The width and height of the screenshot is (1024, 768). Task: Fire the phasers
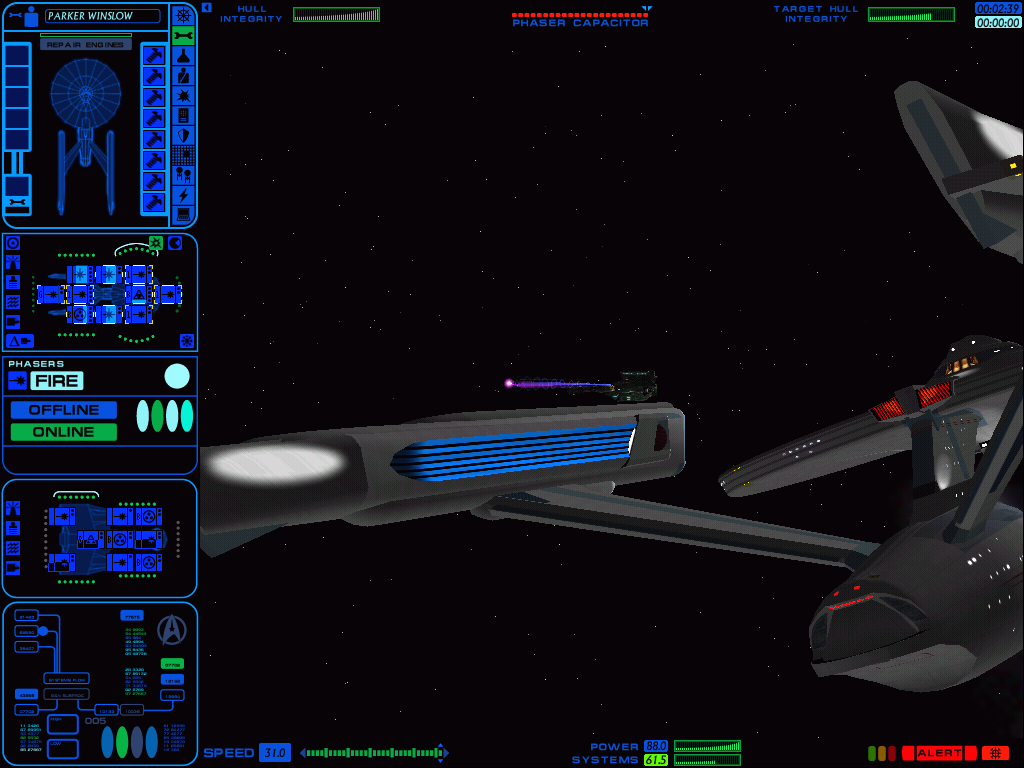tap(57, 380)
